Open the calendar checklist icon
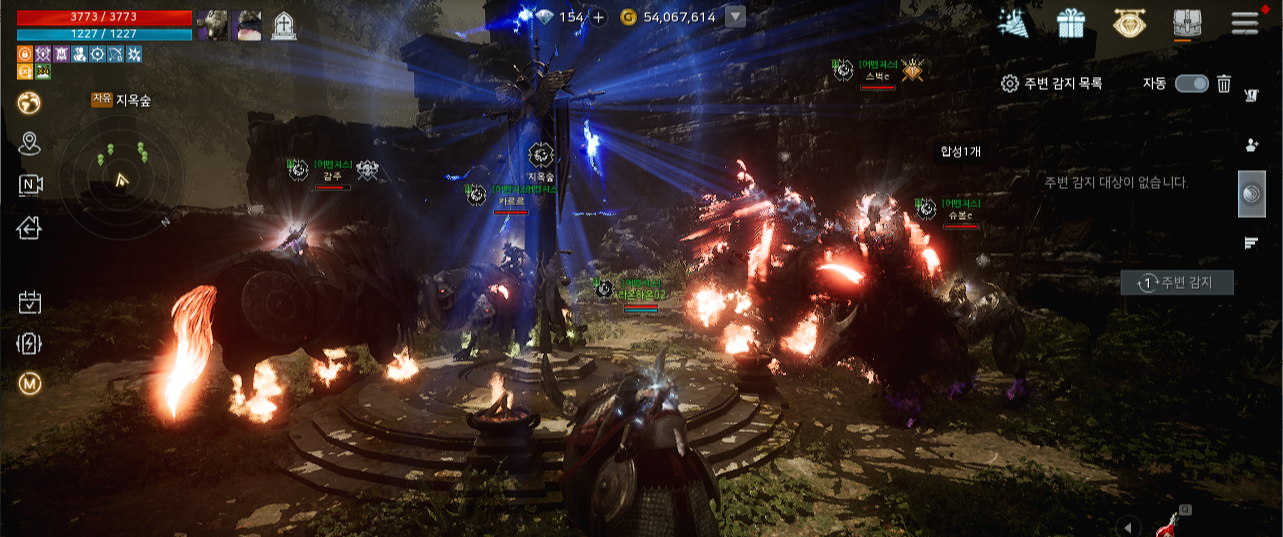The width and height of the screenshot is (1283, 537). (29, 301)
